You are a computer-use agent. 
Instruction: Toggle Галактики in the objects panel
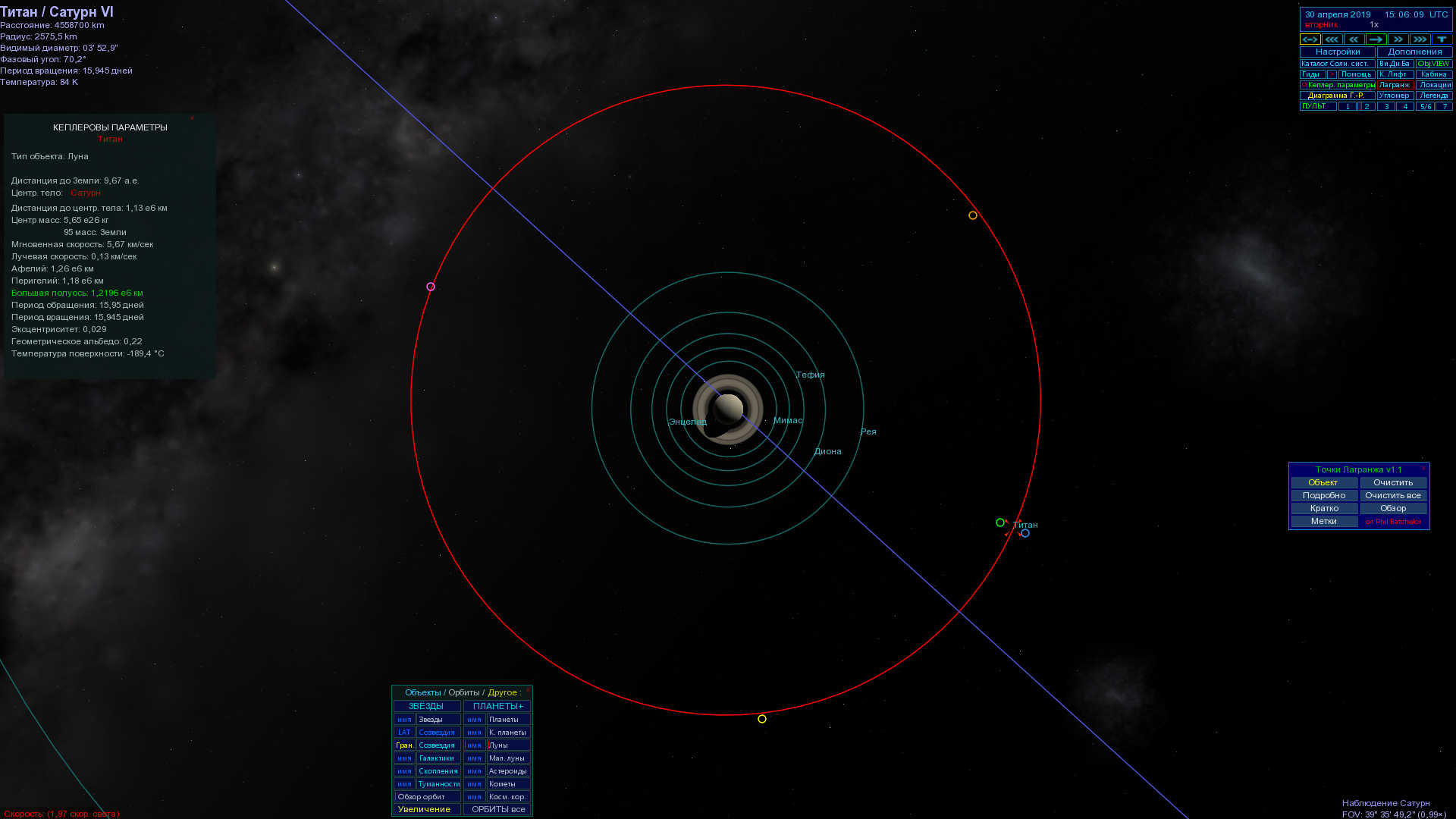point(438,758)
